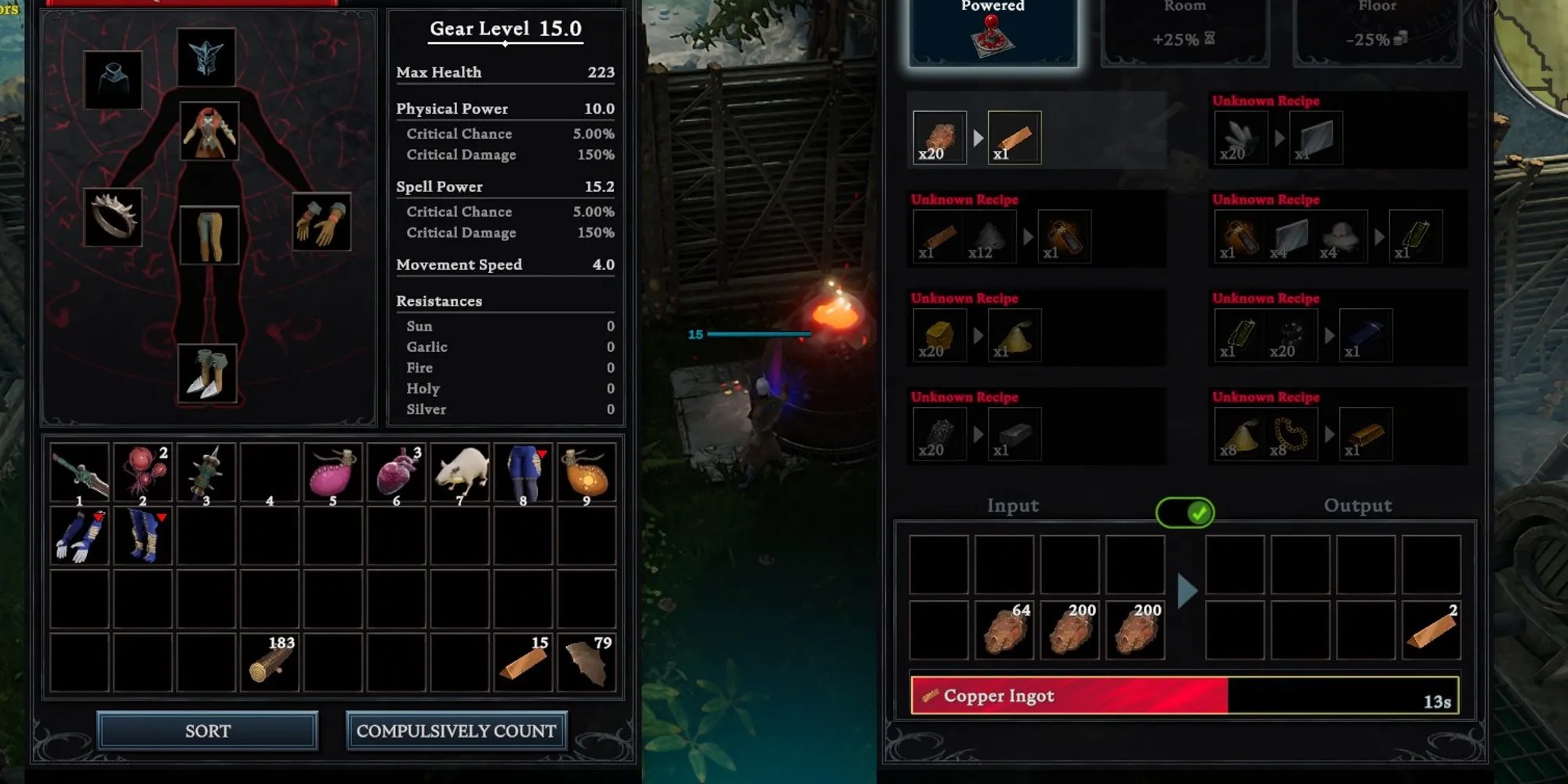Screen dimensions: 1568x784
Task: Click the equipped boots slot
Action: [209, 375]
